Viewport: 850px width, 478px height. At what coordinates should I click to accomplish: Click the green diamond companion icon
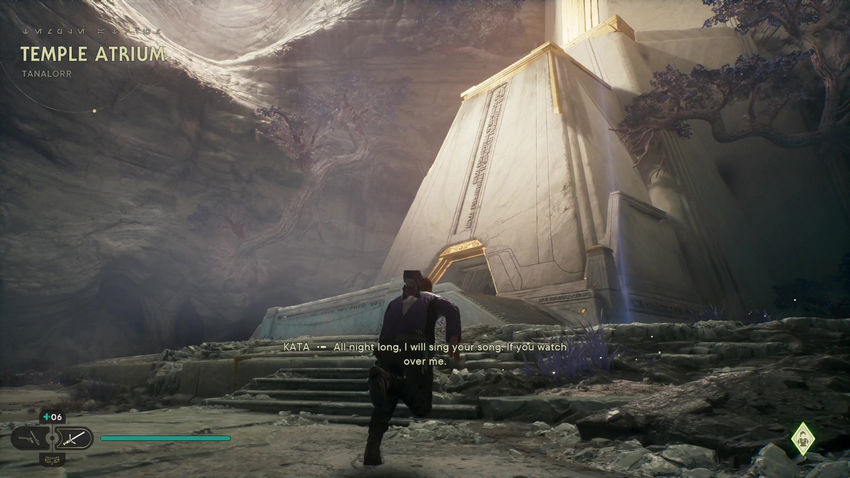pos(802,438)
